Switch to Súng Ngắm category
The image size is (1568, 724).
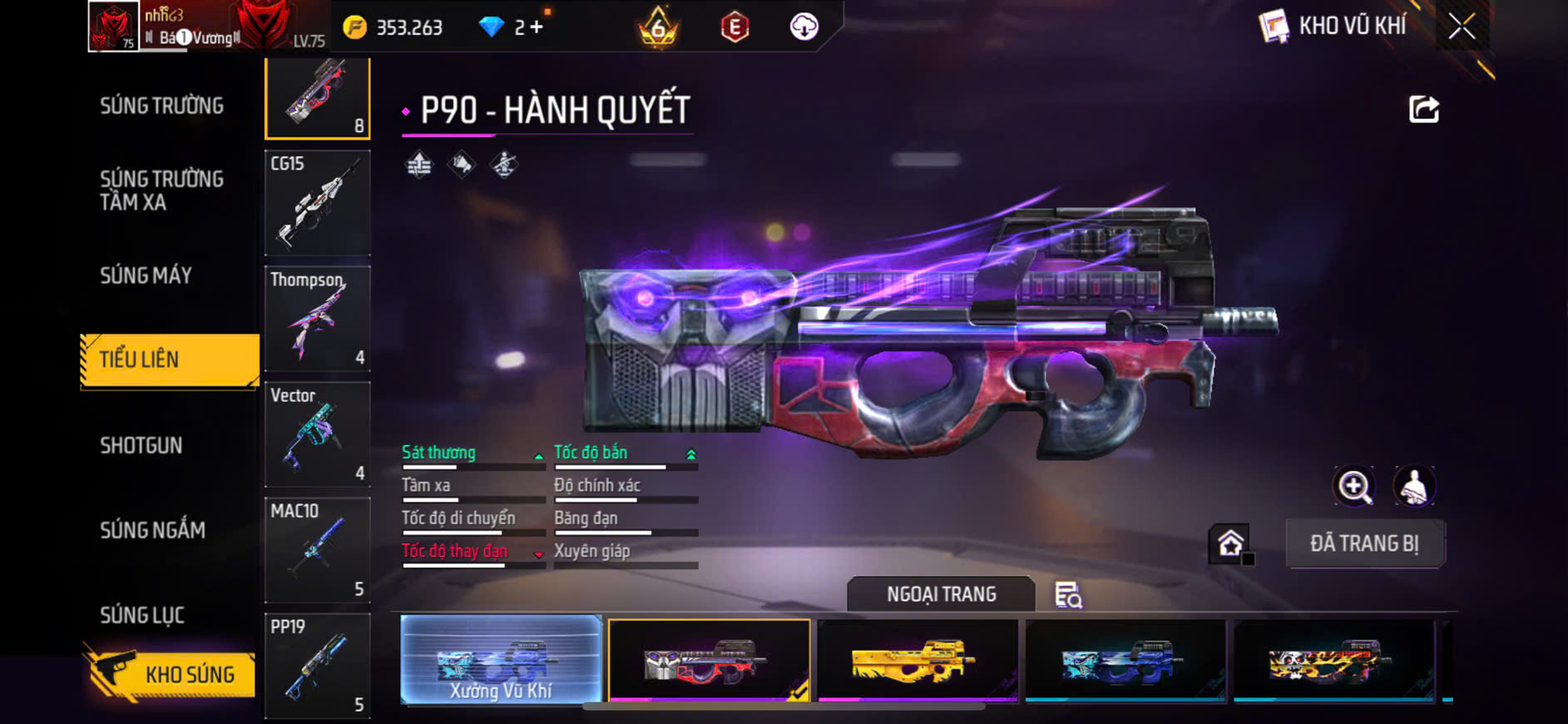pyautogui.click(x=153, y=530)
